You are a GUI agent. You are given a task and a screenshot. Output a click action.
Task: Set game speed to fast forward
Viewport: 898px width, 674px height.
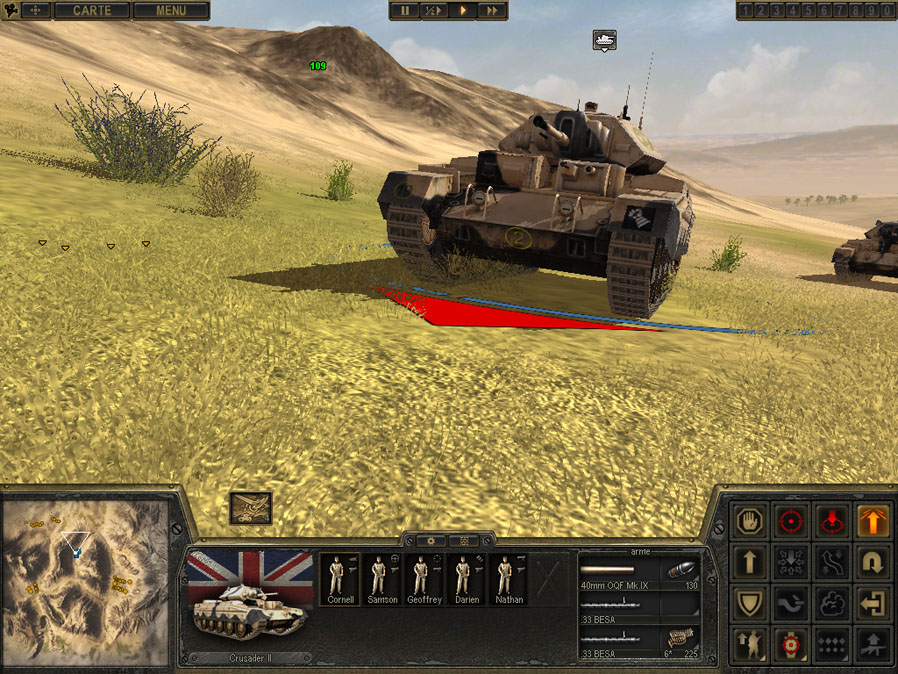[491, 11]
